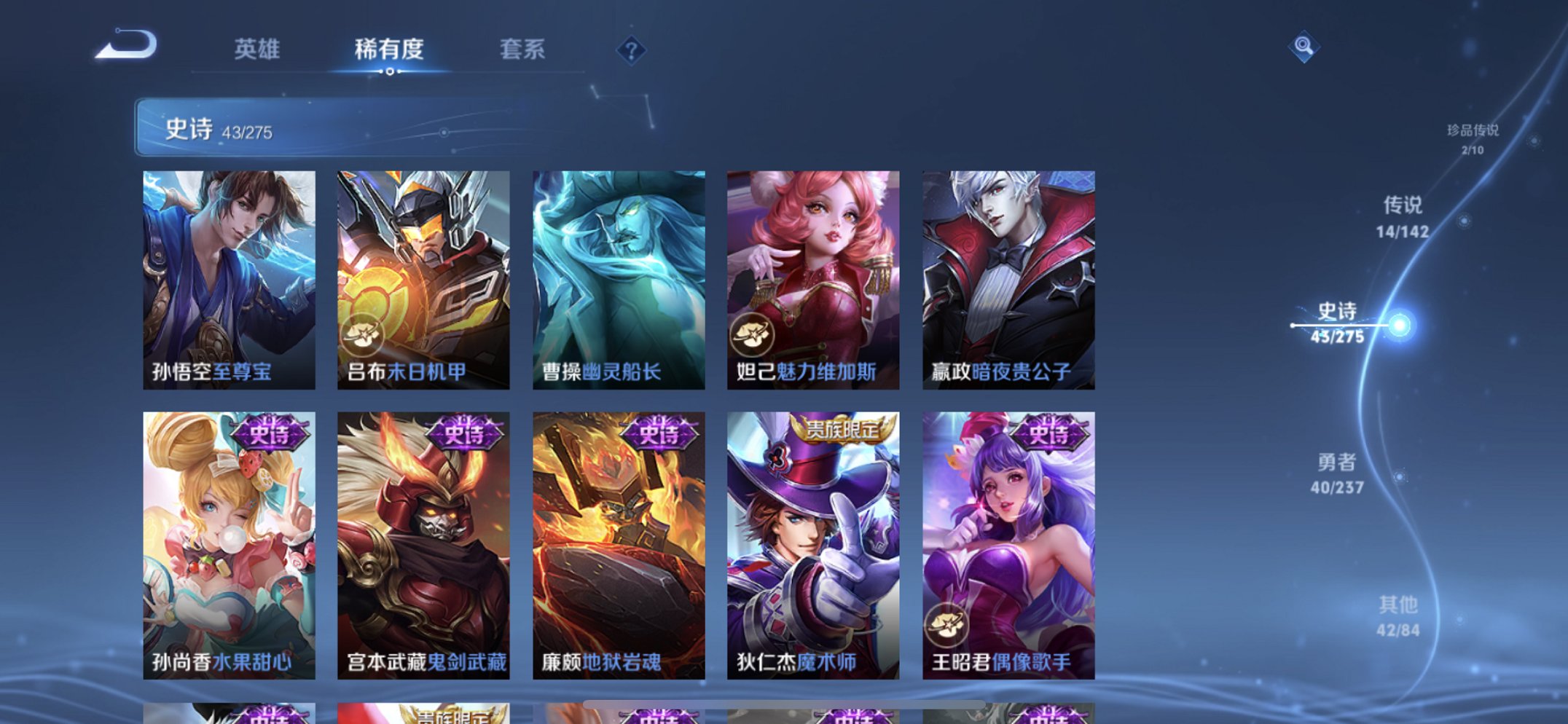The height and width of the screenshot is (724, 1568).
Task: Switch to the 英雄 tab
Action: coord(256,50)
